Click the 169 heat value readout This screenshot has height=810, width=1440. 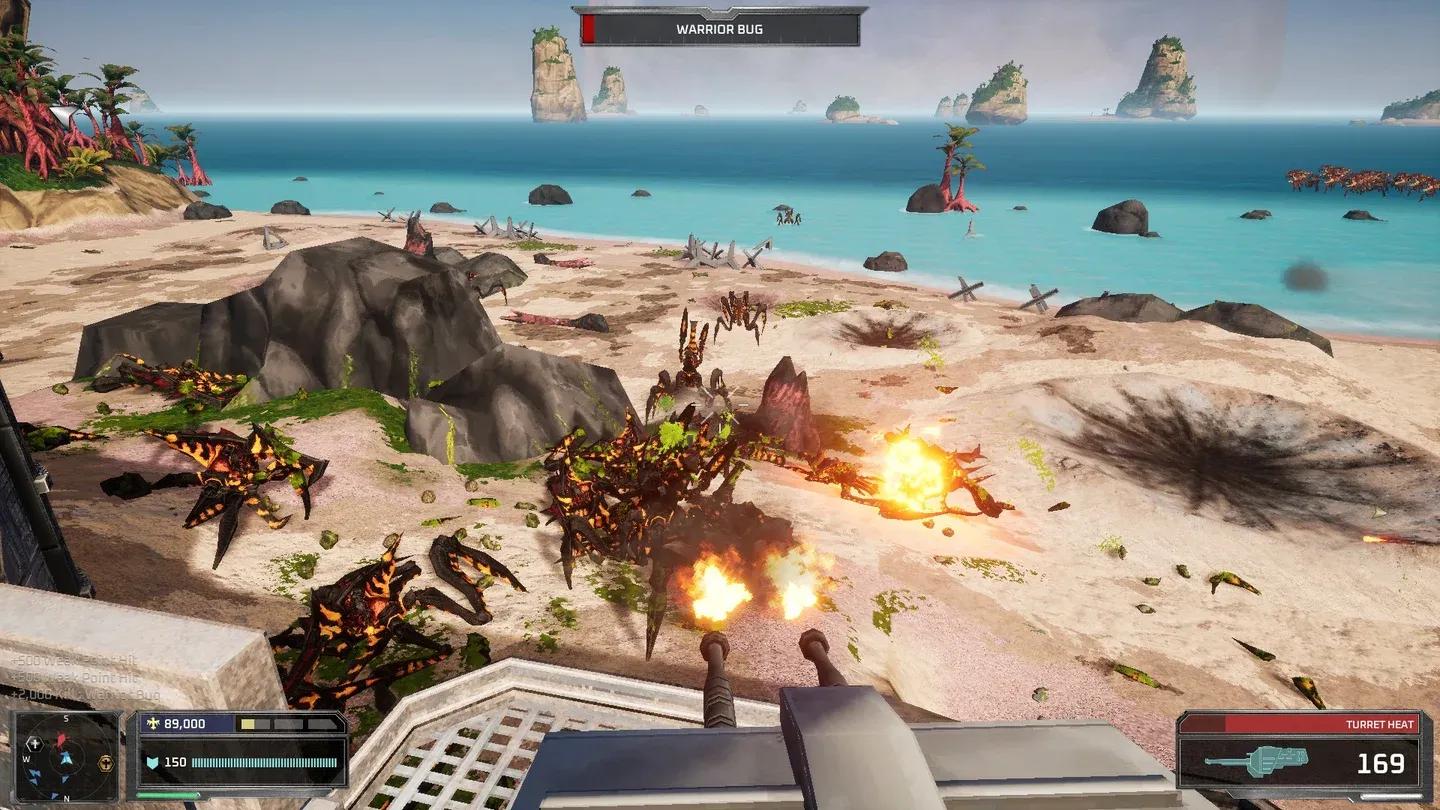tap(1380, 762)
